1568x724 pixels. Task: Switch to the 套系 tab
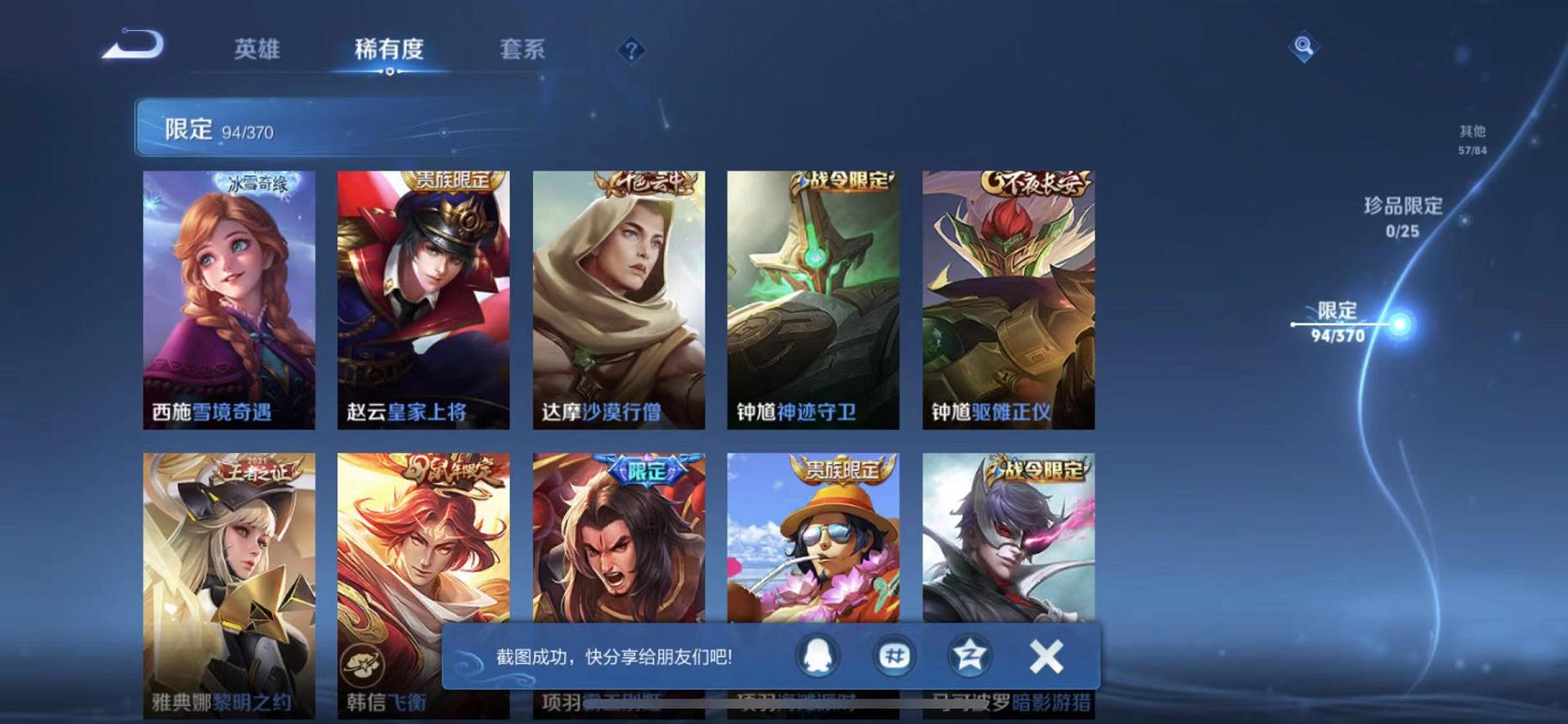(524, 50)
